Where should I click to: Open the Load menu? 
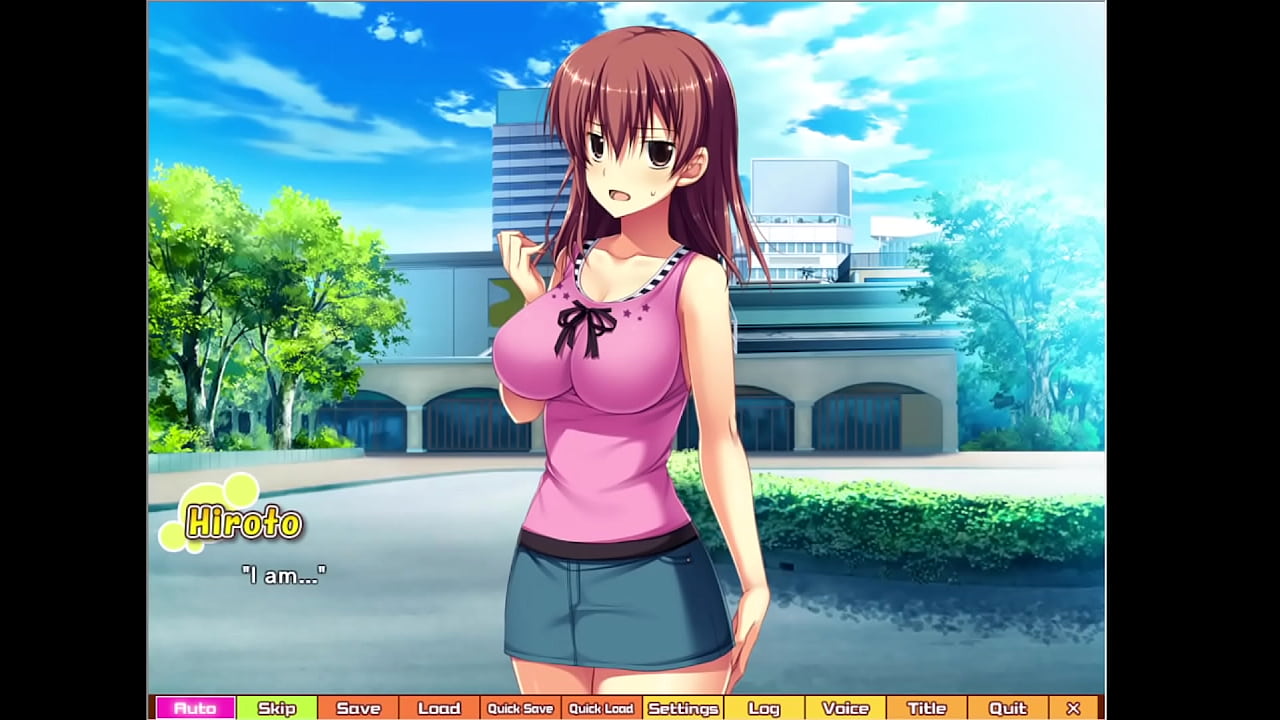tap(439, 708)
